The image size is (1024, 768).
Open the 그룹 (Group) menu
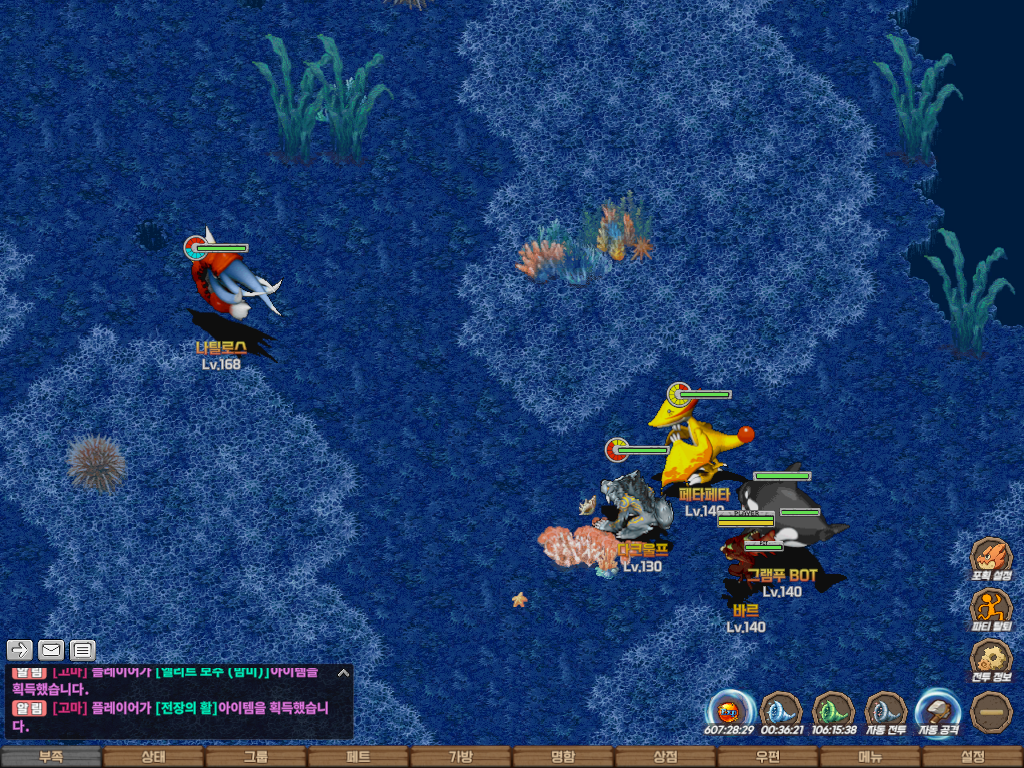coord(255,757)
